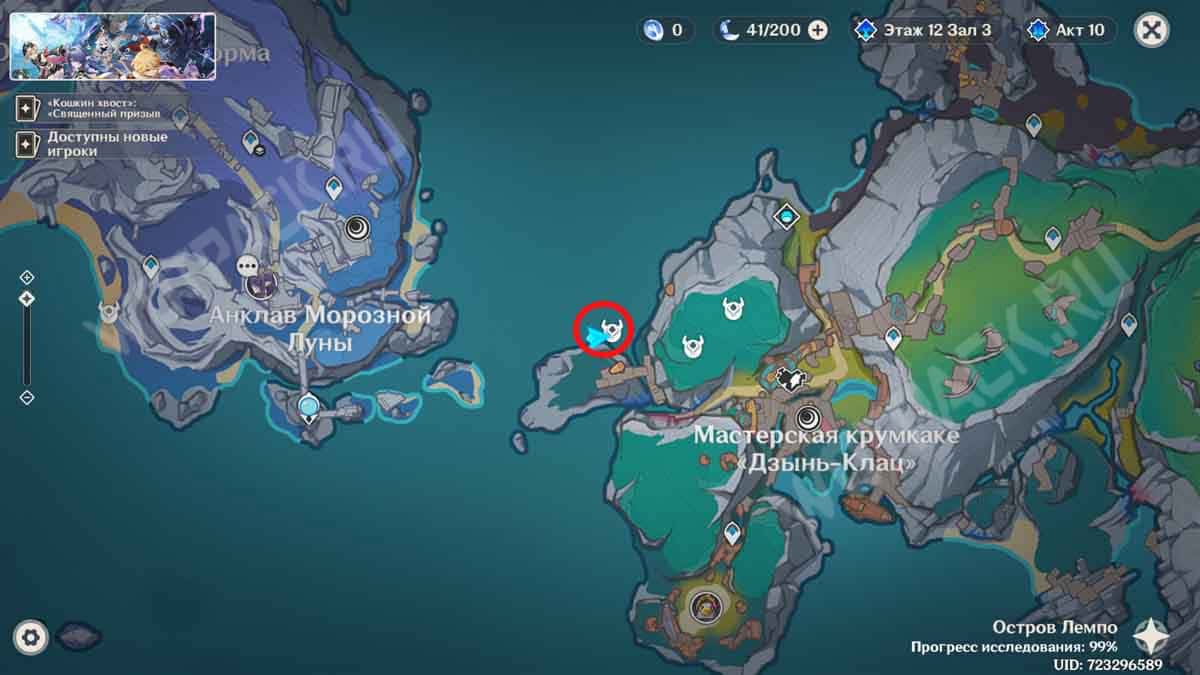The width and height of the screenshot is (1200, 675).
Task: Select the Statue of the Seven marker
Action: click(x=310, y=406)
